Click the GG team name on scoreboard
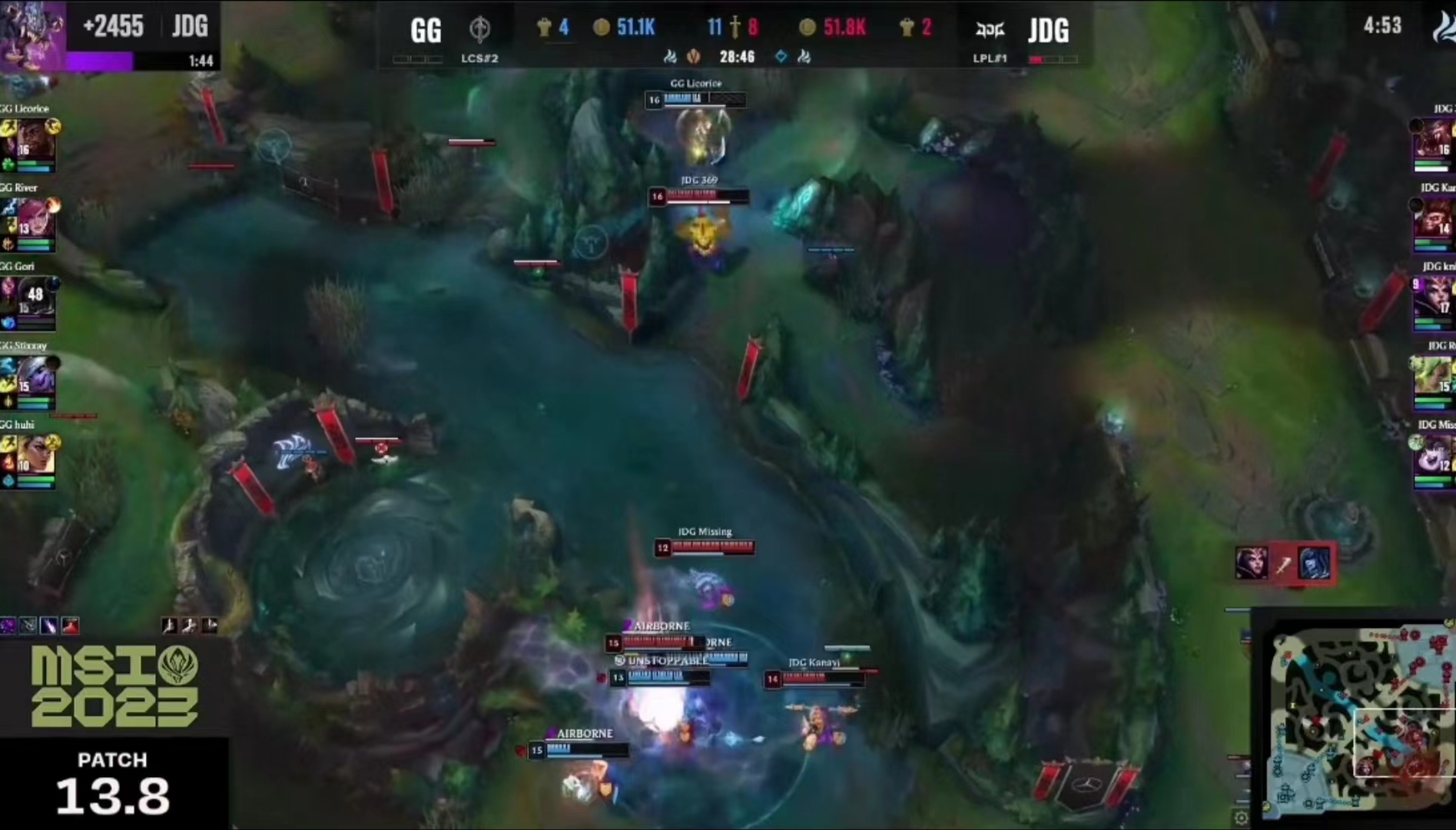The height and width of the screenshot is (830, 1456). (x=426, y=31)
